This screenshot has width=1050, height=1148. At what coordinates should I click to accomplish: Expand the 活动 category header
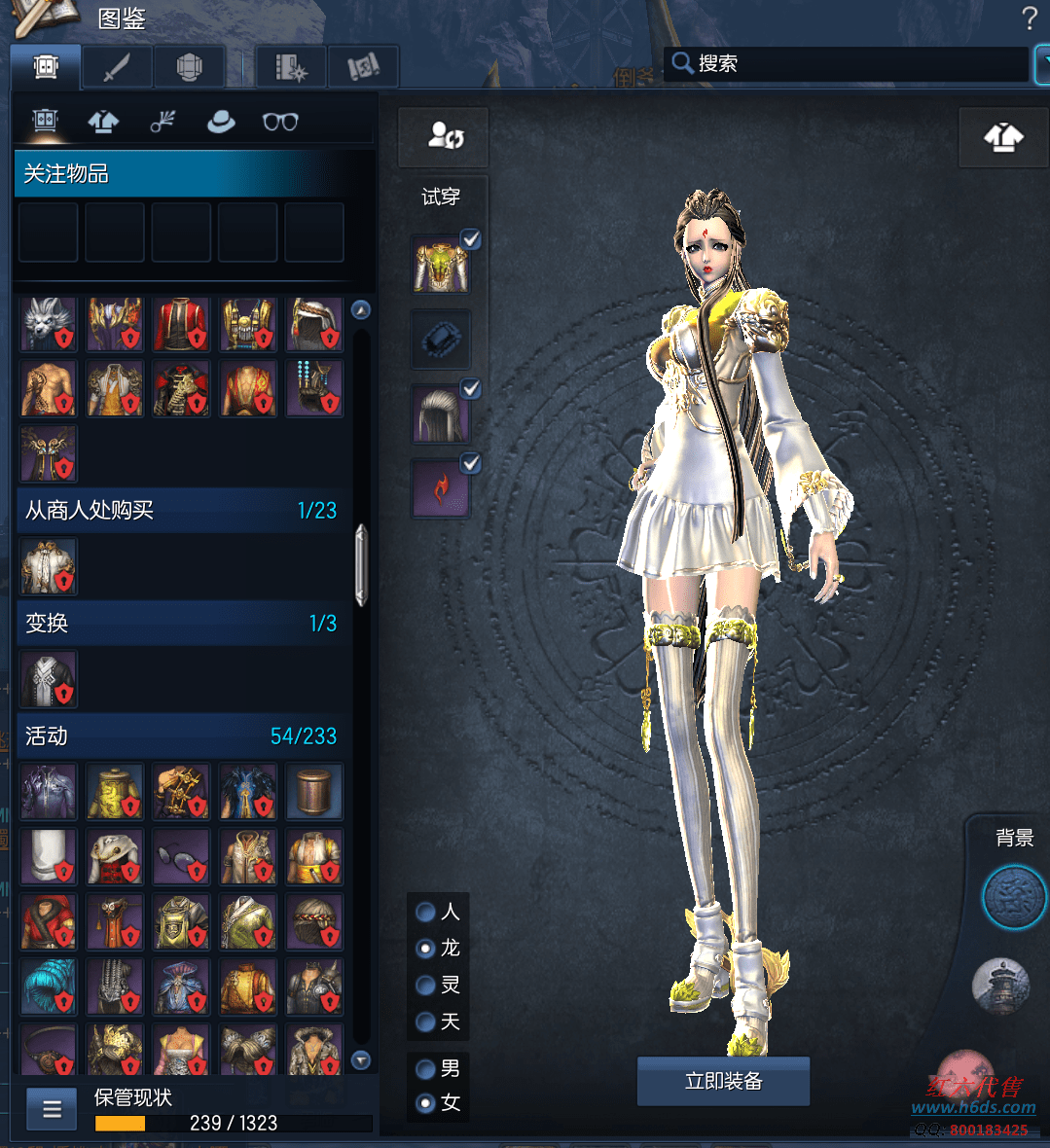[x=181, y=735]
